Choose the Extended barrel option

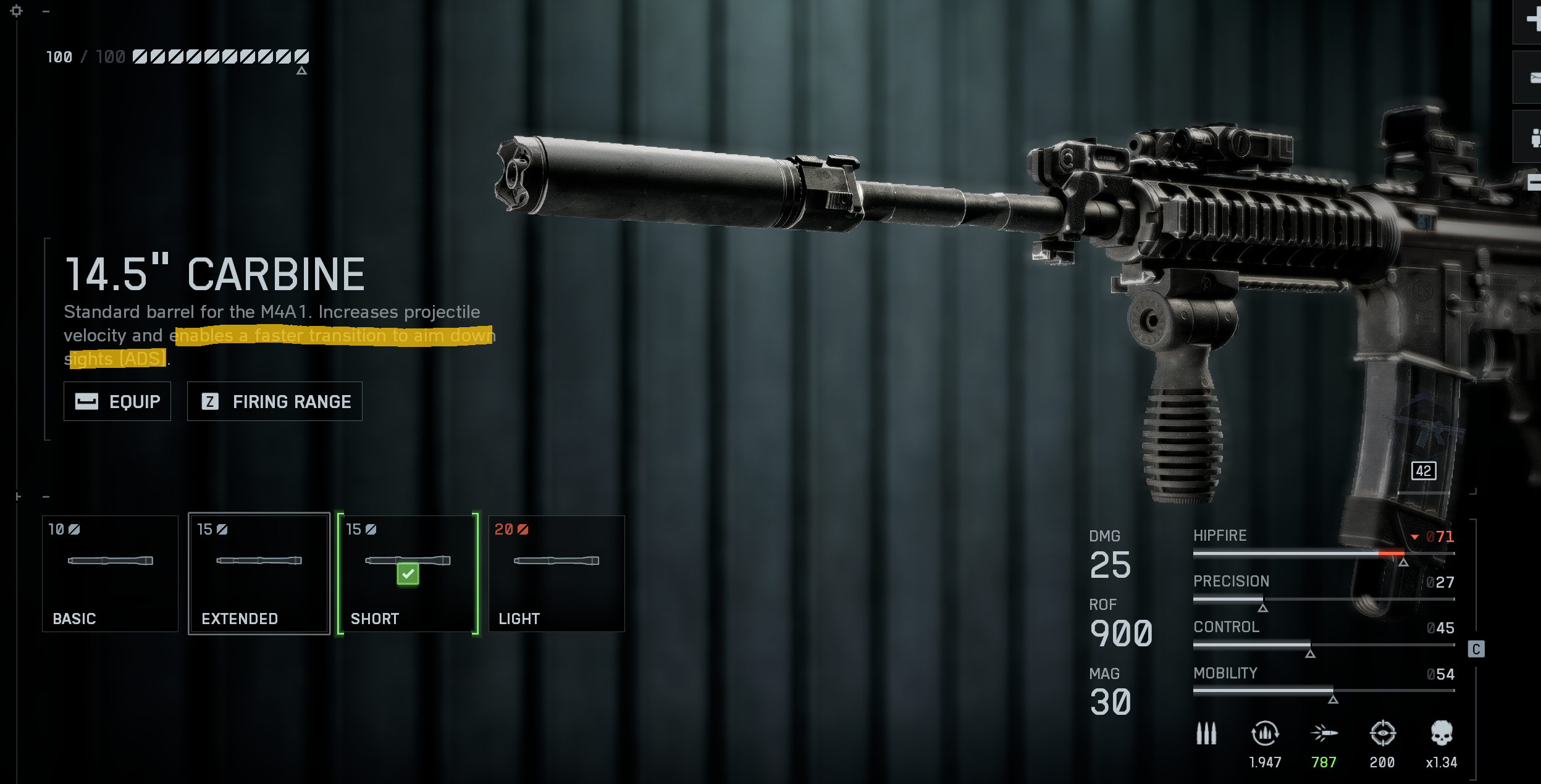(x=259, y=573)
